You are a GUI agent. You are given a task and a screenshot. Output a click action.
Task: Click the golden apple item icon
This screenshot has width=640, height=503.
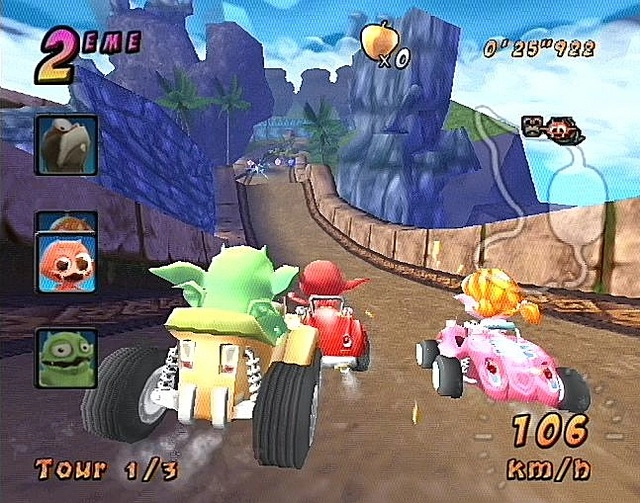point(378,39)
